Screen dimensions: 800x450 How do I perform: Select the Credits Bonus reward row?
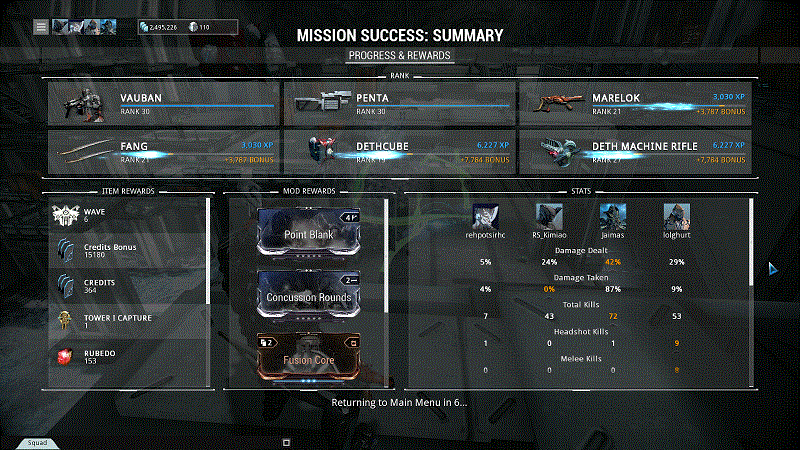coord(128,249)
